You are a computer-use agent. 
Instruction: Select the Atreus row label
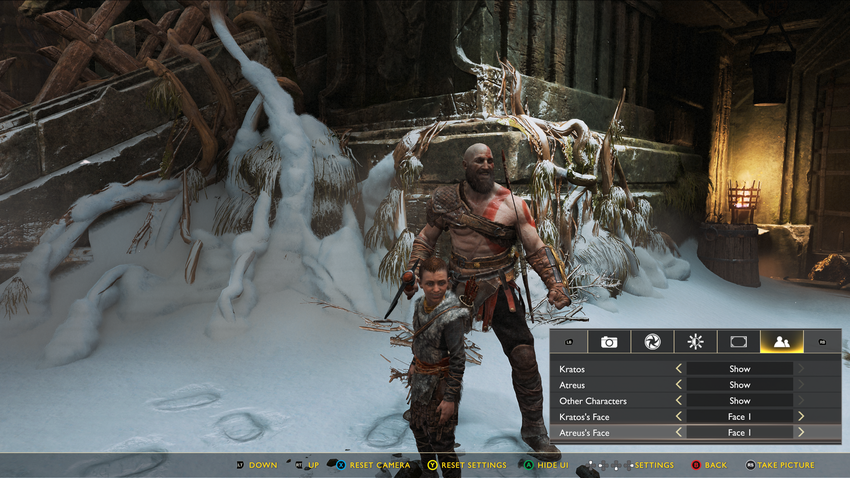coord(573,385)
